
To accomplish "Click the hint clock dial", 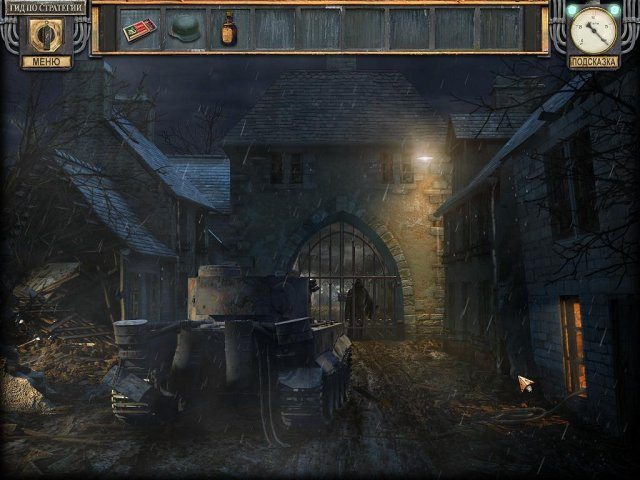I will click(x=596, y=27).
